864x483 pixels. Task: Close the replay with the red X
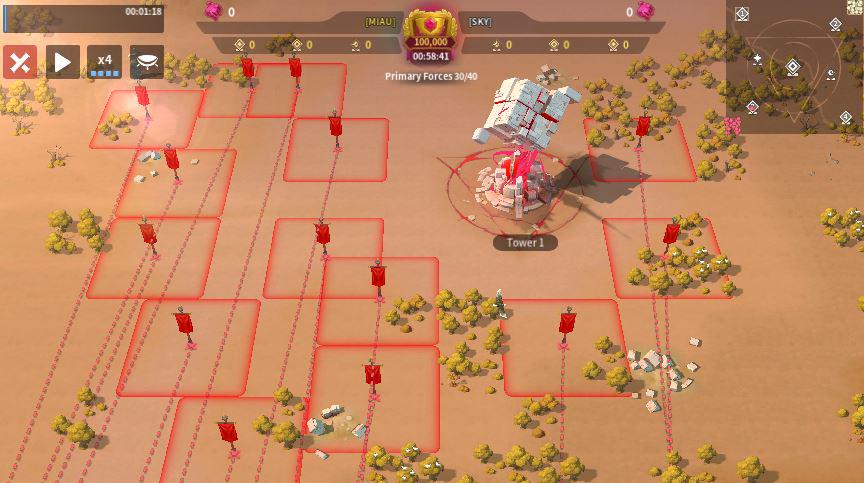coord(19,62)
